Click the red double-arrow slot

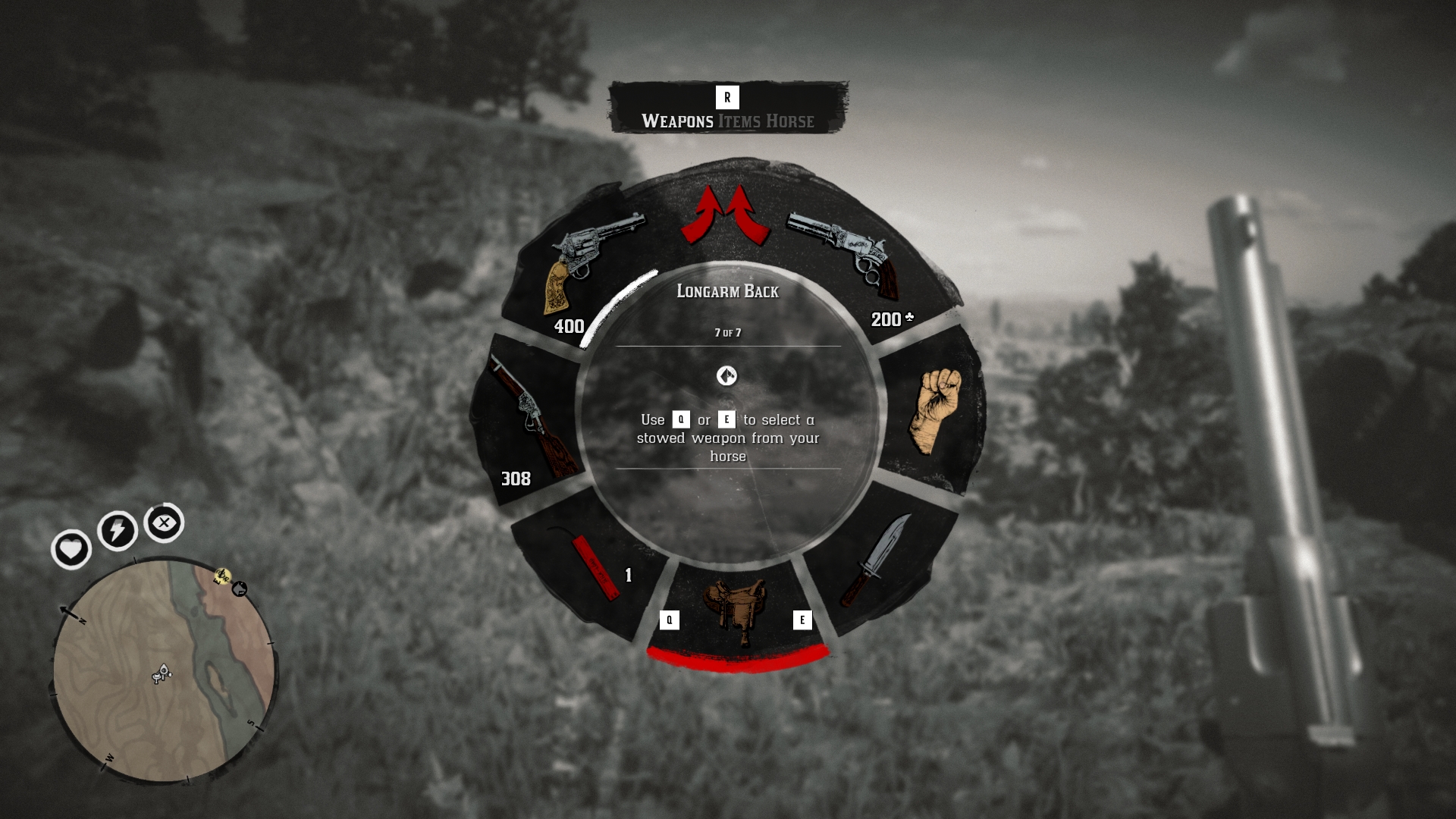click(x=726, y=215)
